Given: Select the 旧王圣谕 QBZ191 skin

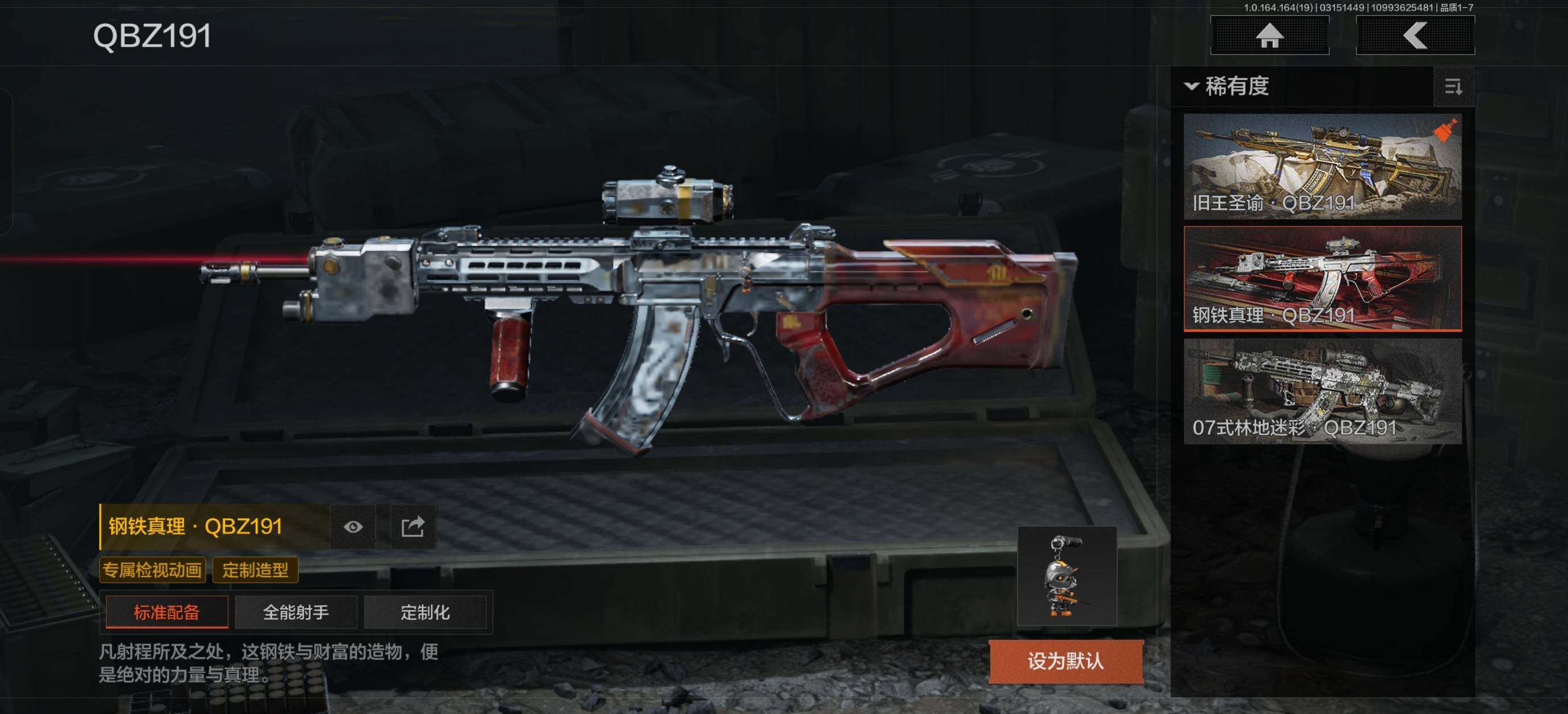Looking at the screenshot, I should click(x=1322, y=167).
